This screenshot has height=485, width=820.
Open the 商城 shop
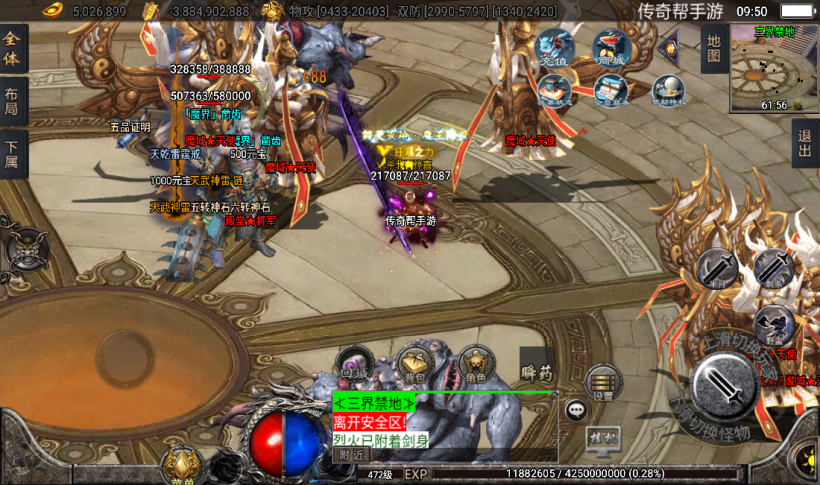[610, 47]
